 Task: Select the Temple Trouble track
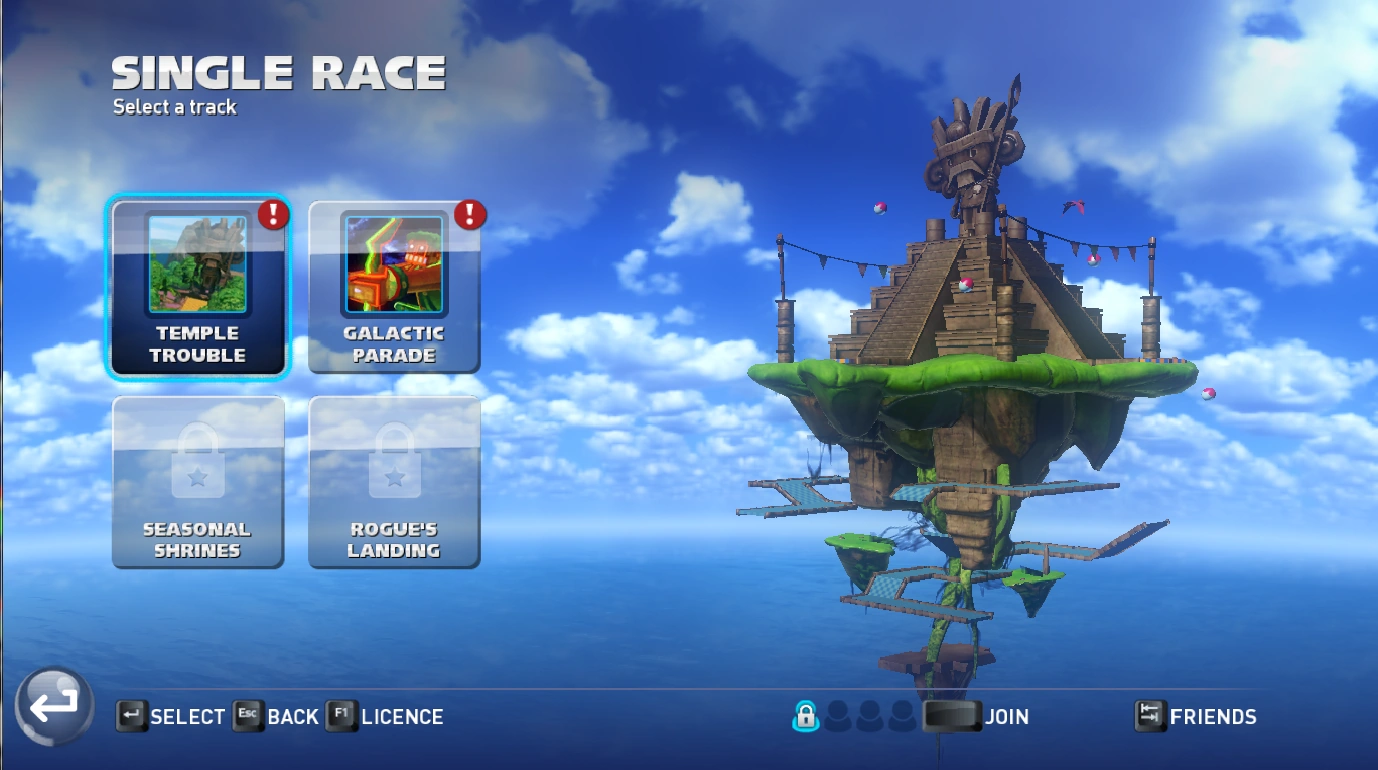pyautogui.click(x=198, y=288)
